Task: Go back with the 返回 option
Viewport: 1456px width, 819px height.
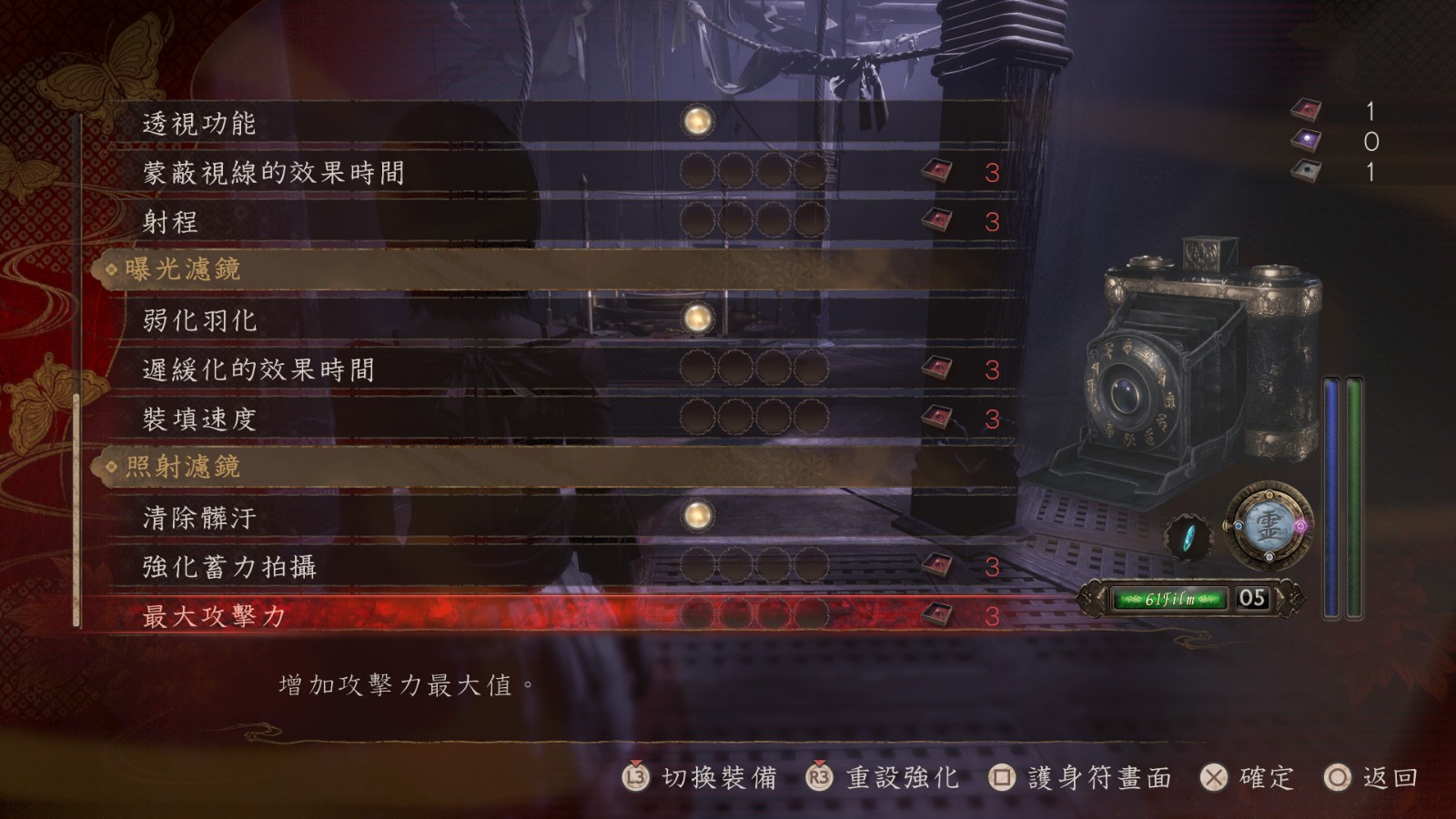Action: tap(1372, 777)
